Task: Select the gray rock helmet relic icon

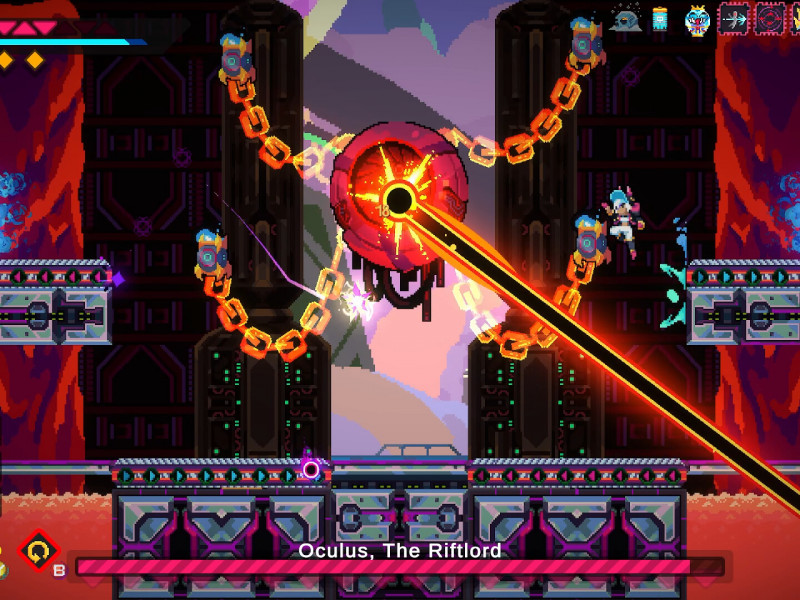Action: (626, 19)
